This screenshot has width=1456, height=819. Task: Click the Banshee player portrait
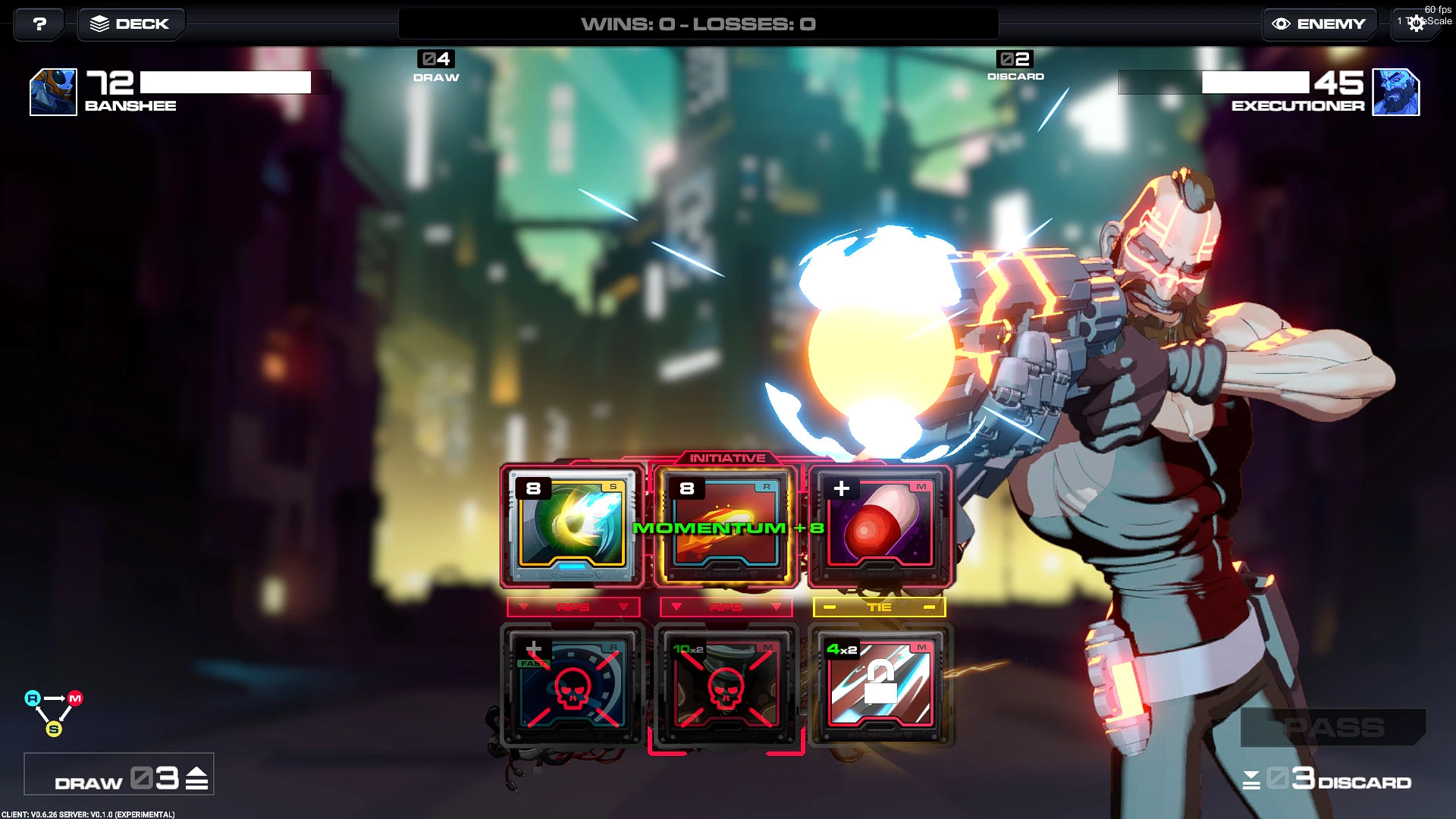coord(53,92)
